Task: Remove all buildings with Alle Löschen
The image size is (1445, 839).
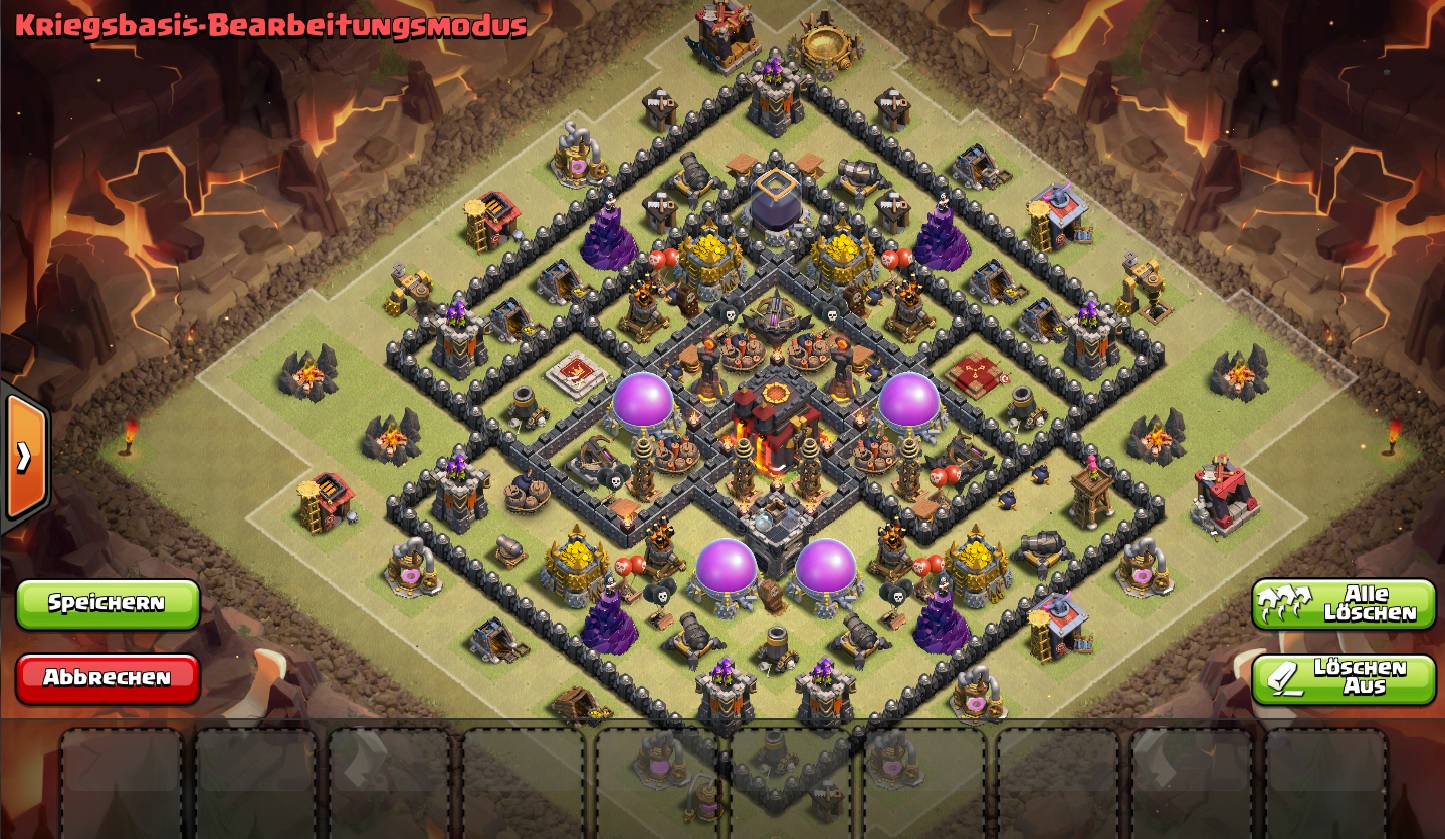Action: (1343, 604)
